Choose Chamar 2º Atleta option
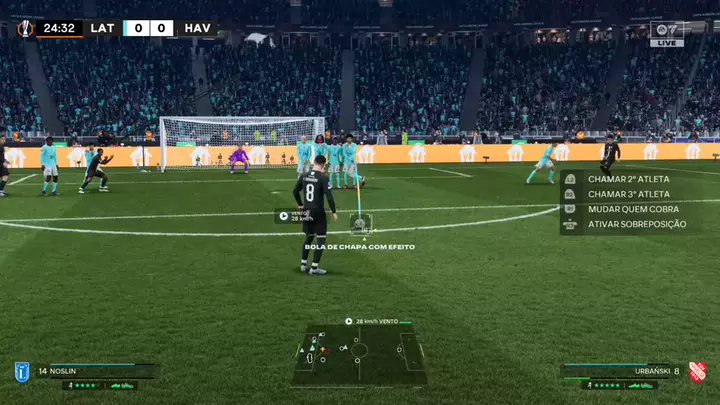Image resolution: width=720 pixels, height=405 pixels. pyautogui.click(x=628, y=179)
